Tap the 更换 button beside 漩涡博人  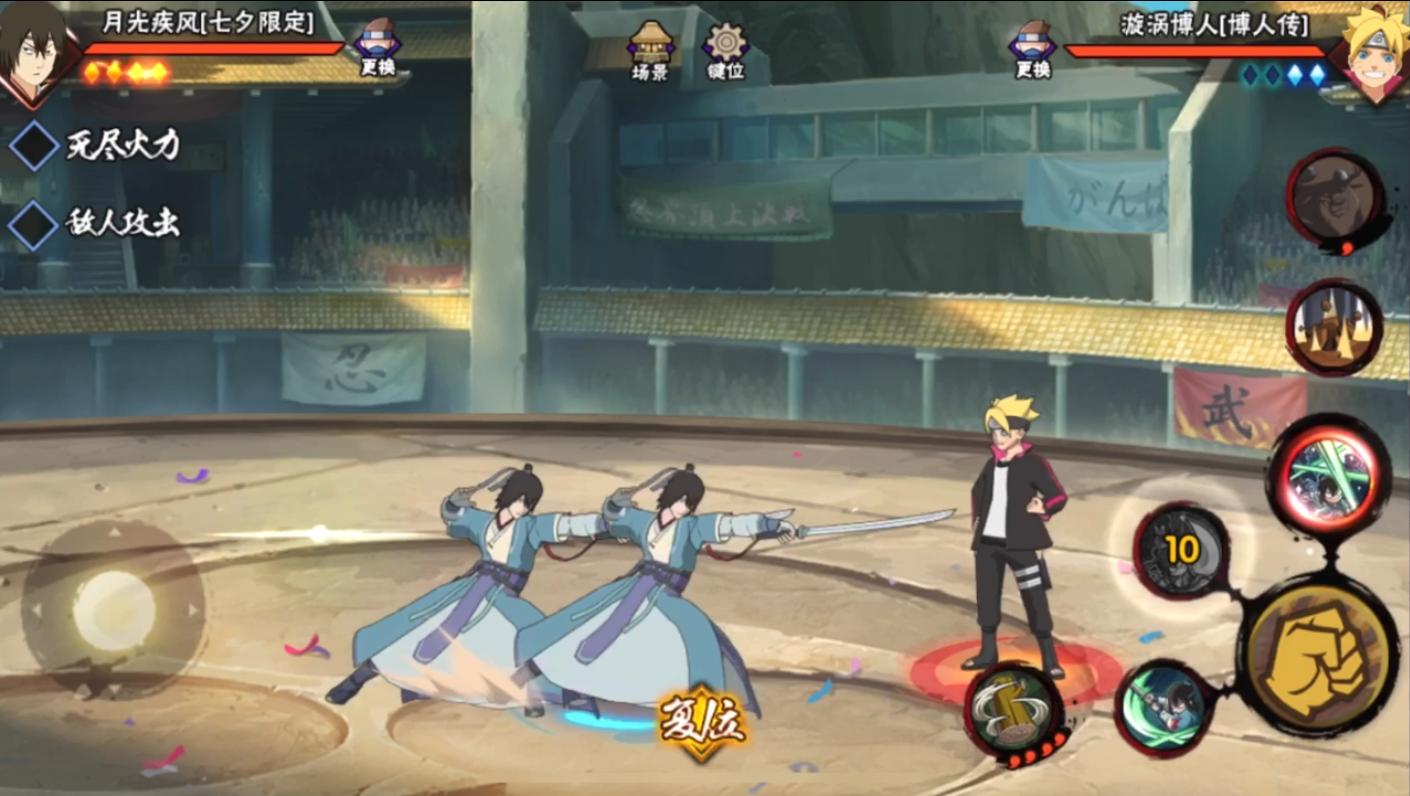pyautogui.click(x=1031, y=48)
